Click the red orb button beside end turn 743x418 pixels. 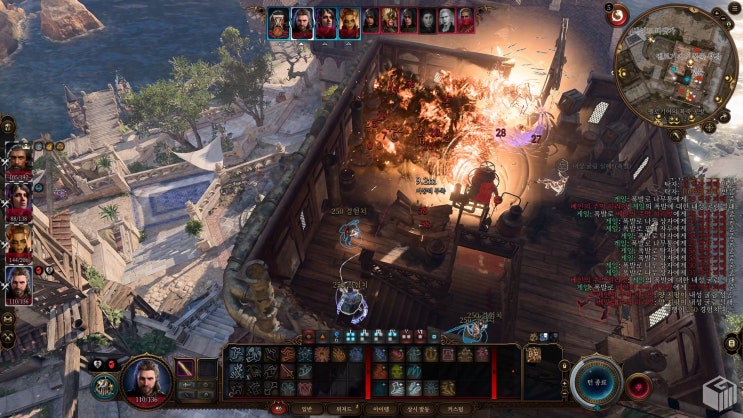click(640, 386)
